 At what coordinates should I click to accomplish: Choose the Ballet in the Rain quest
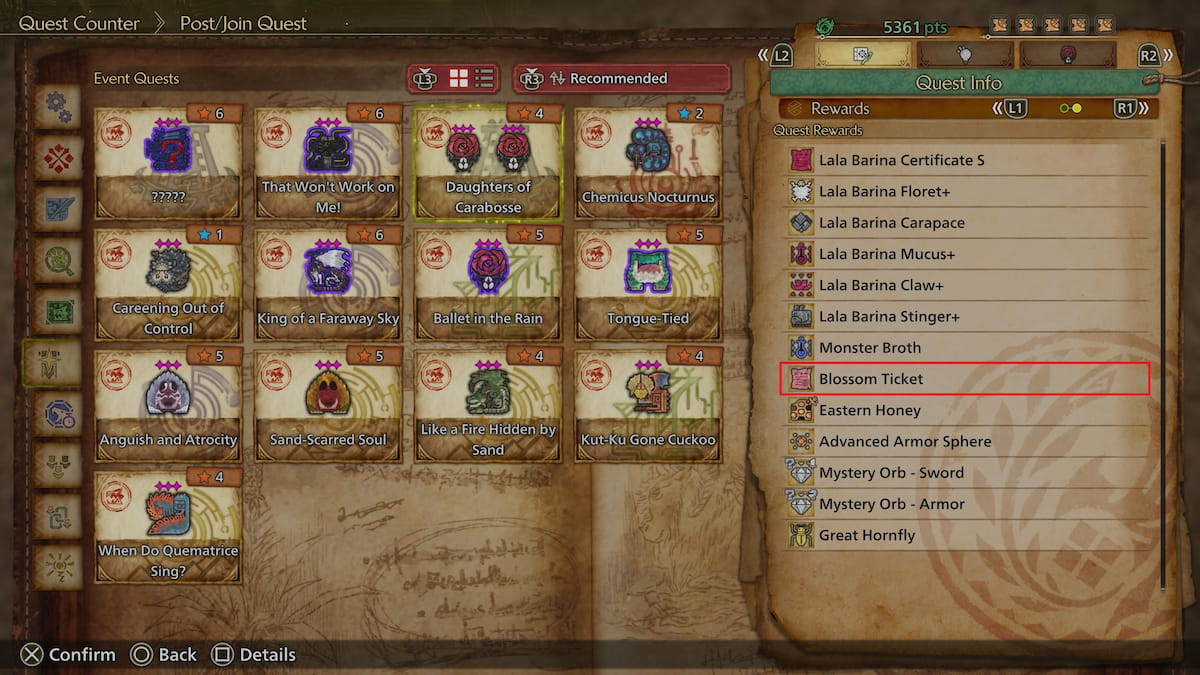pyautogui.click(x=488, y=284)
